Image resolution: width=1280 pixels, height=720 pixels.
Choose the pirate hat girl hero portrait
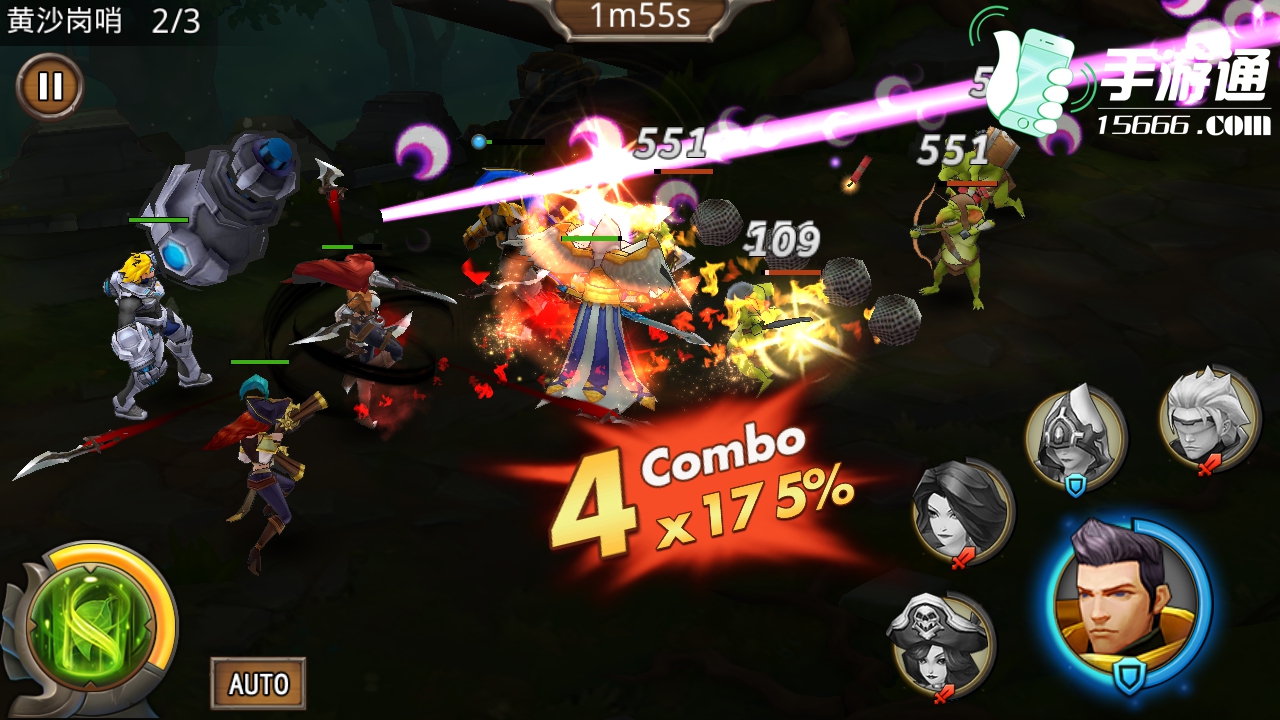click(x=940, y=643)
